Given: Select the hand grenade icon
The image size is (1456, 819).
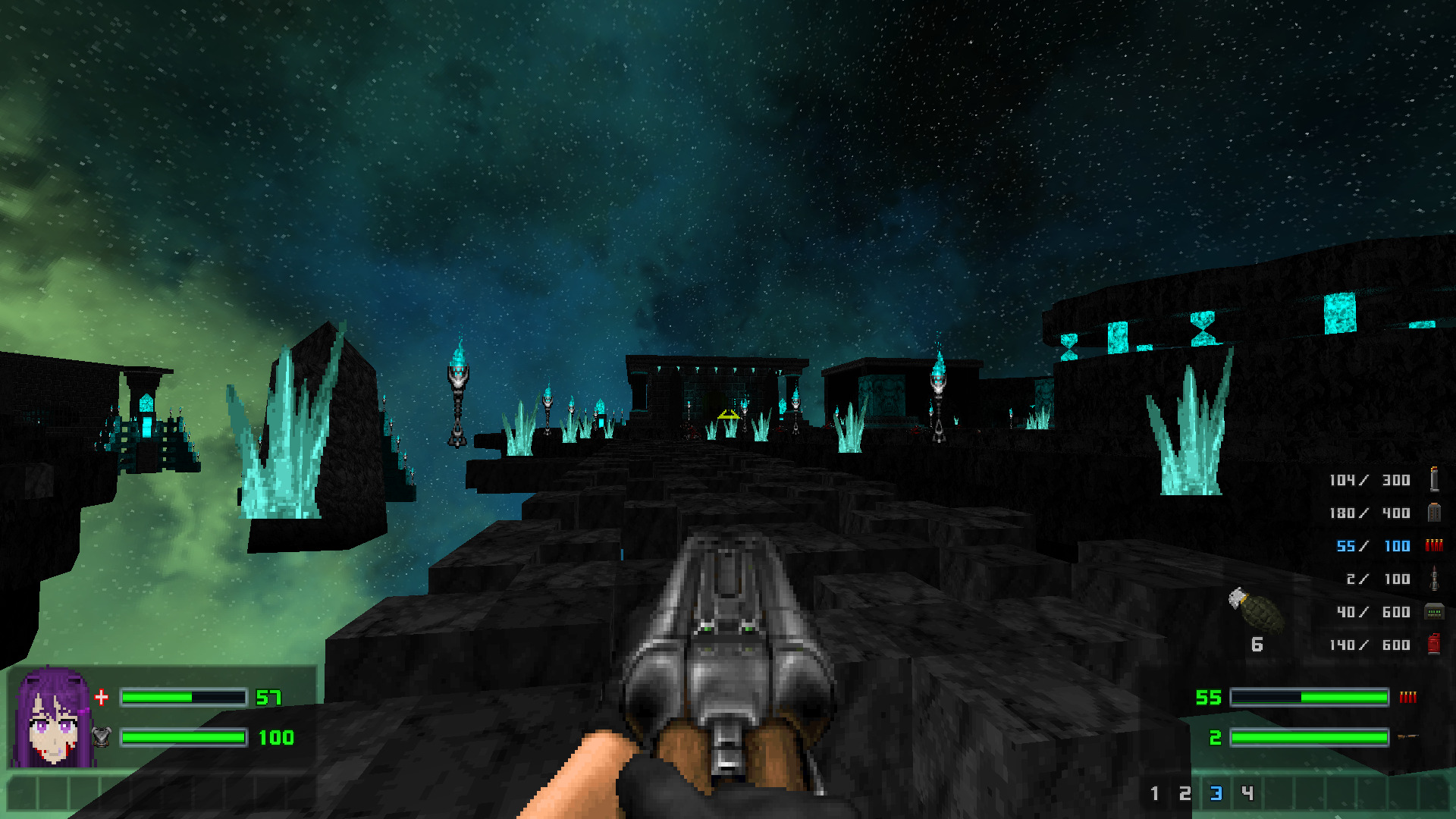Looking at the screenshot, I should tap(1257, 610).
